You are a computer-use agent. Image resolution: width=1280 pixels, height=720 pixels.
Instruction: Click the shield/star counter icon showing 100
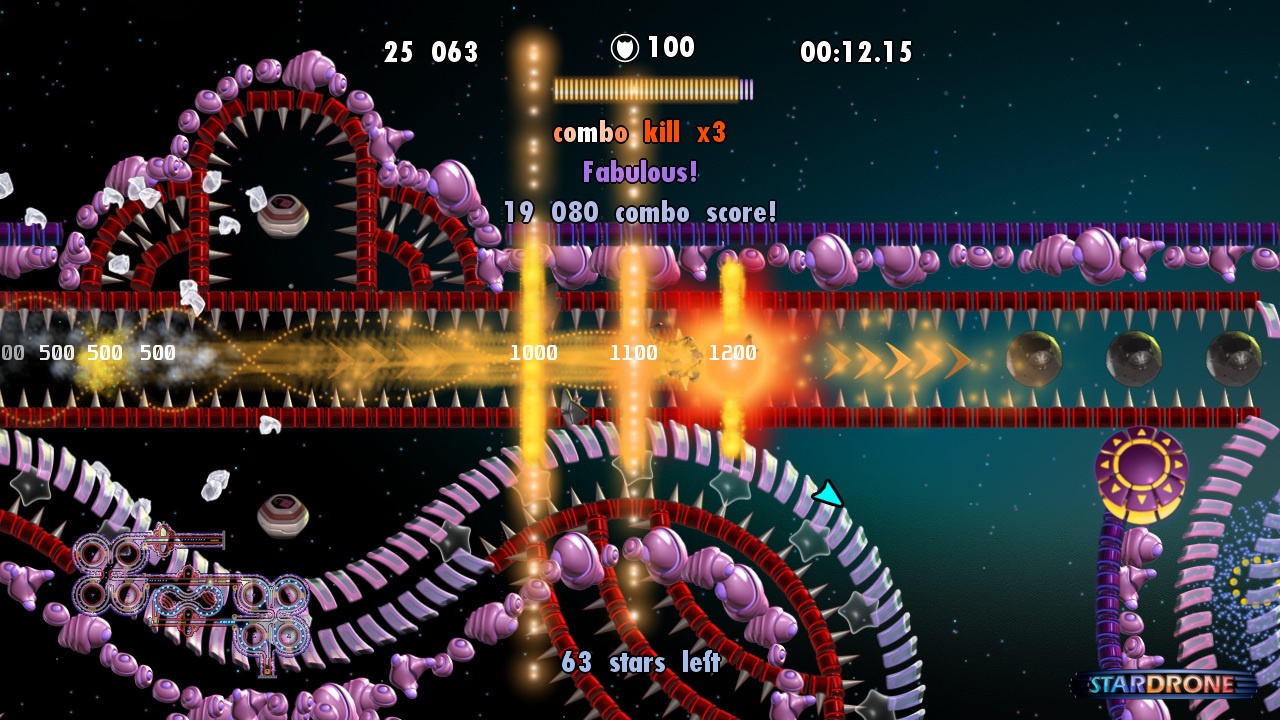click(623, 46)
